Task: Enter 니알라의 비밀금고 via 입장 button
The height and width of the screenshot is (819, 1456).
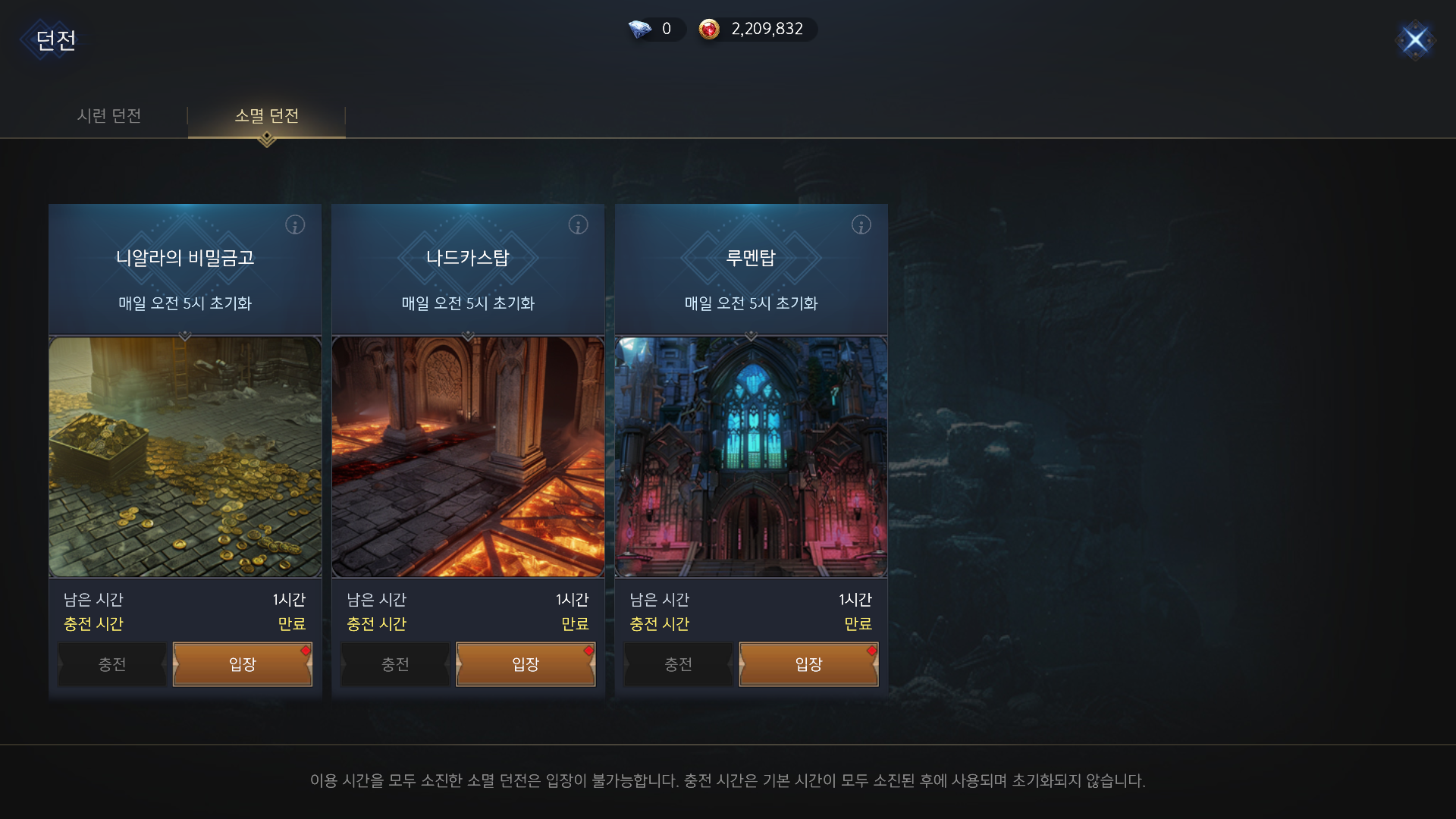Action: click(243, 664)
